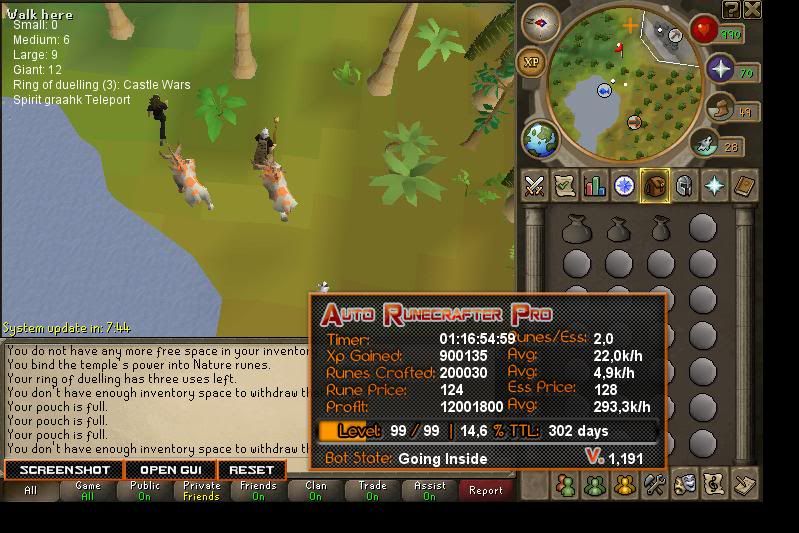
Task: Open the bot GUI
Action: (x=170, y=470)
